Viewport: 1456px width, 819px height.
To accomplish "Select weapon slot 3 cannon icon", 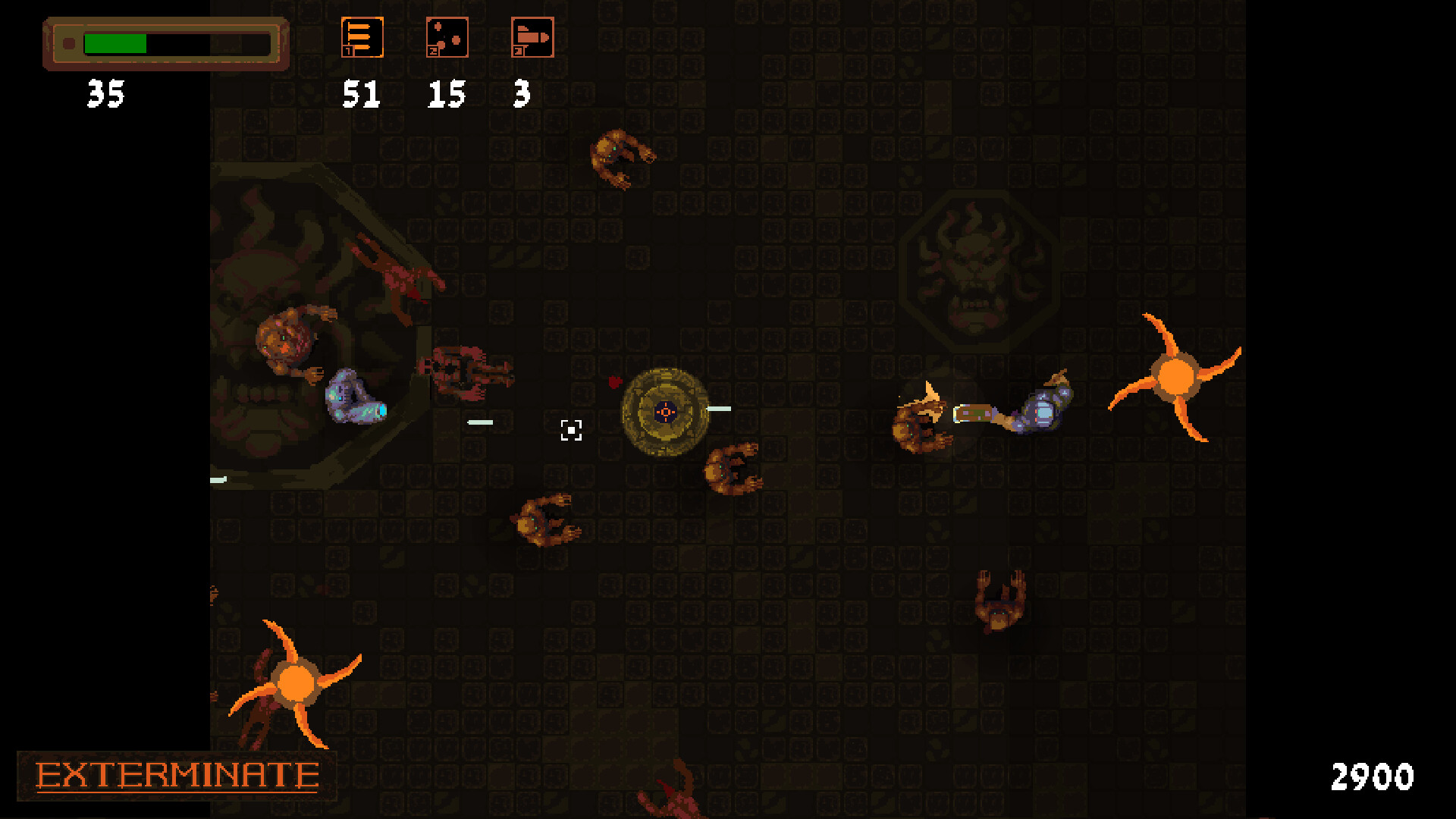I will (532, 36).
